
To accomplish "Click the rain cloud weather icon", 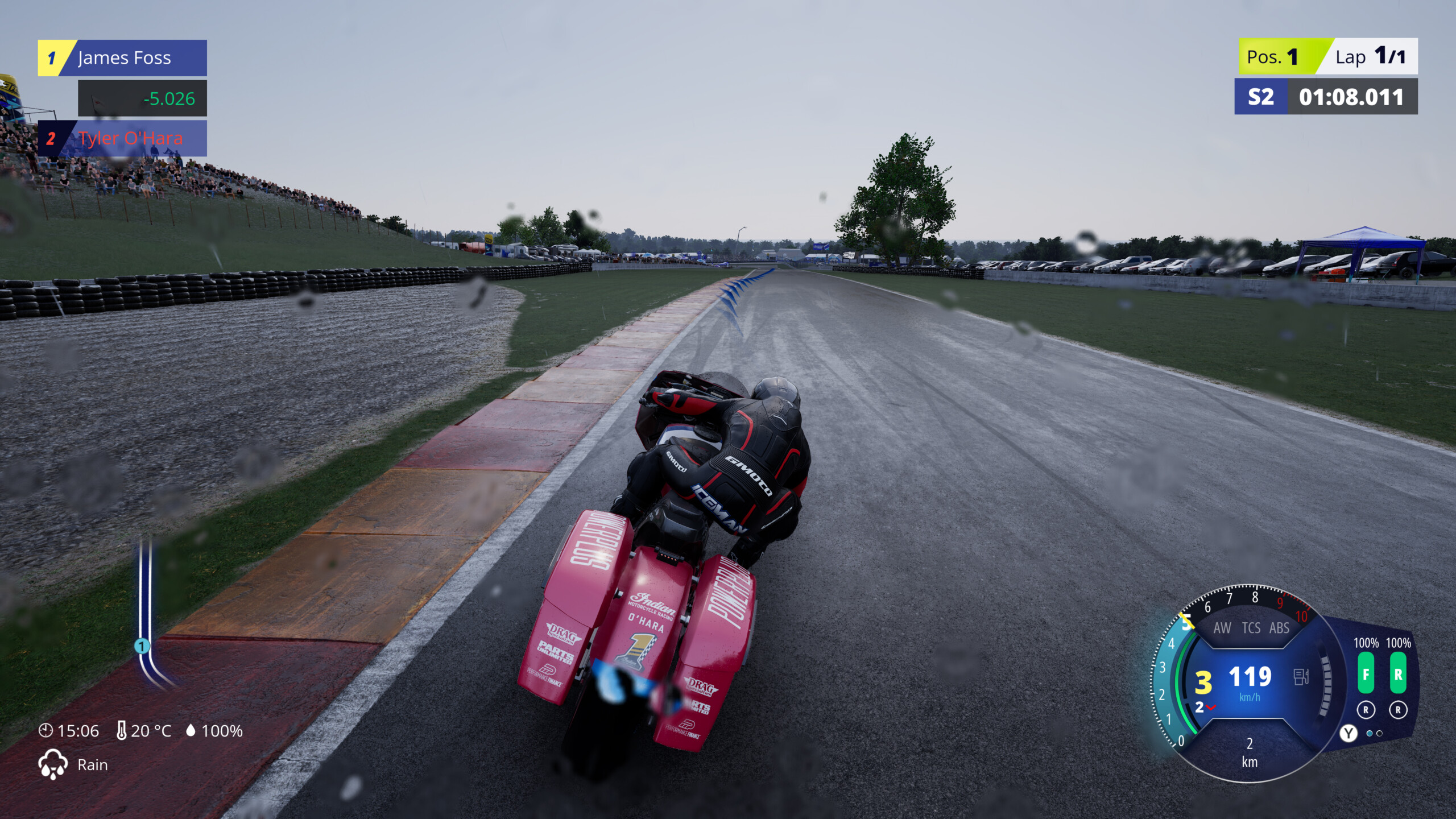I will click(x=52, y=764).
